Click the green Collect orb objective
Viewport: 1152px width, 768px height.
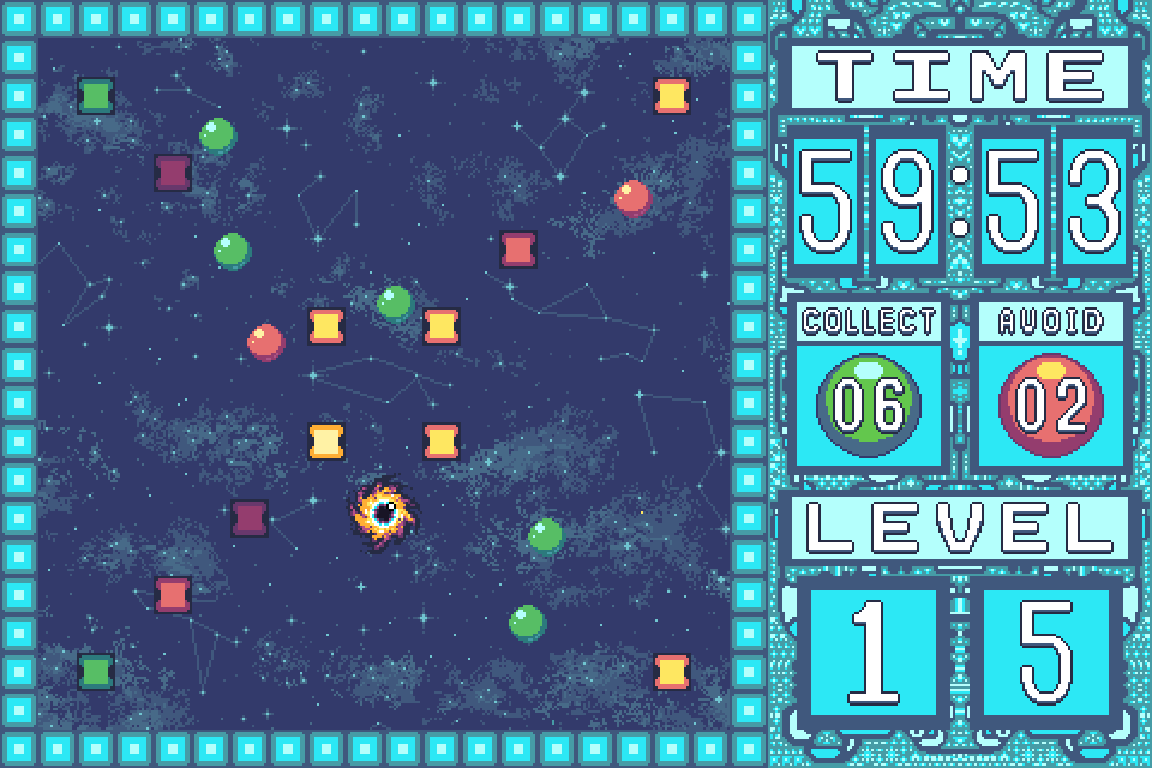coord(869,404)
